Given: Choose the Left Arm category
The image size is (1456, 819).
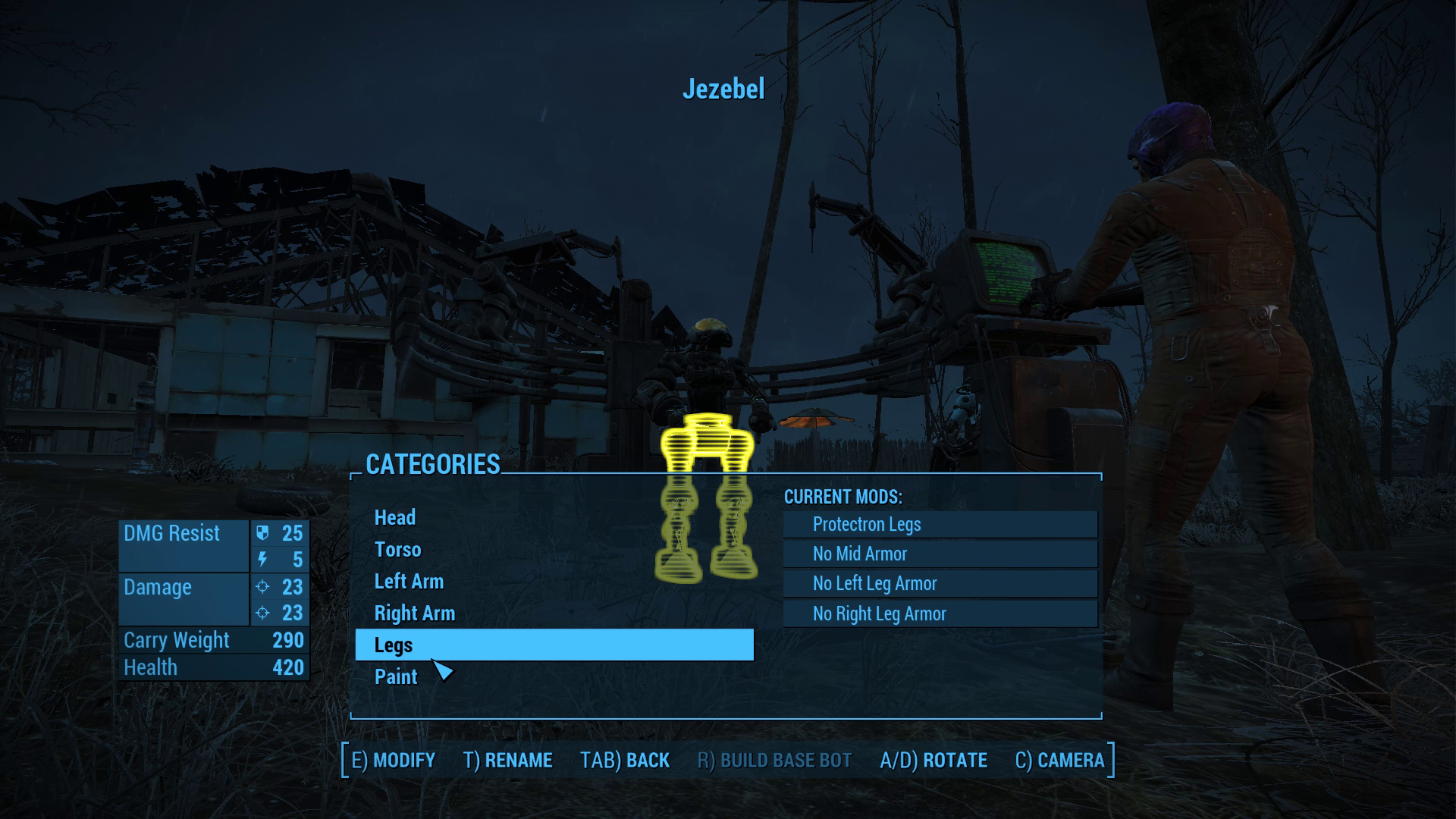Looking at the screenshot, I should click(x=409, y=582).
